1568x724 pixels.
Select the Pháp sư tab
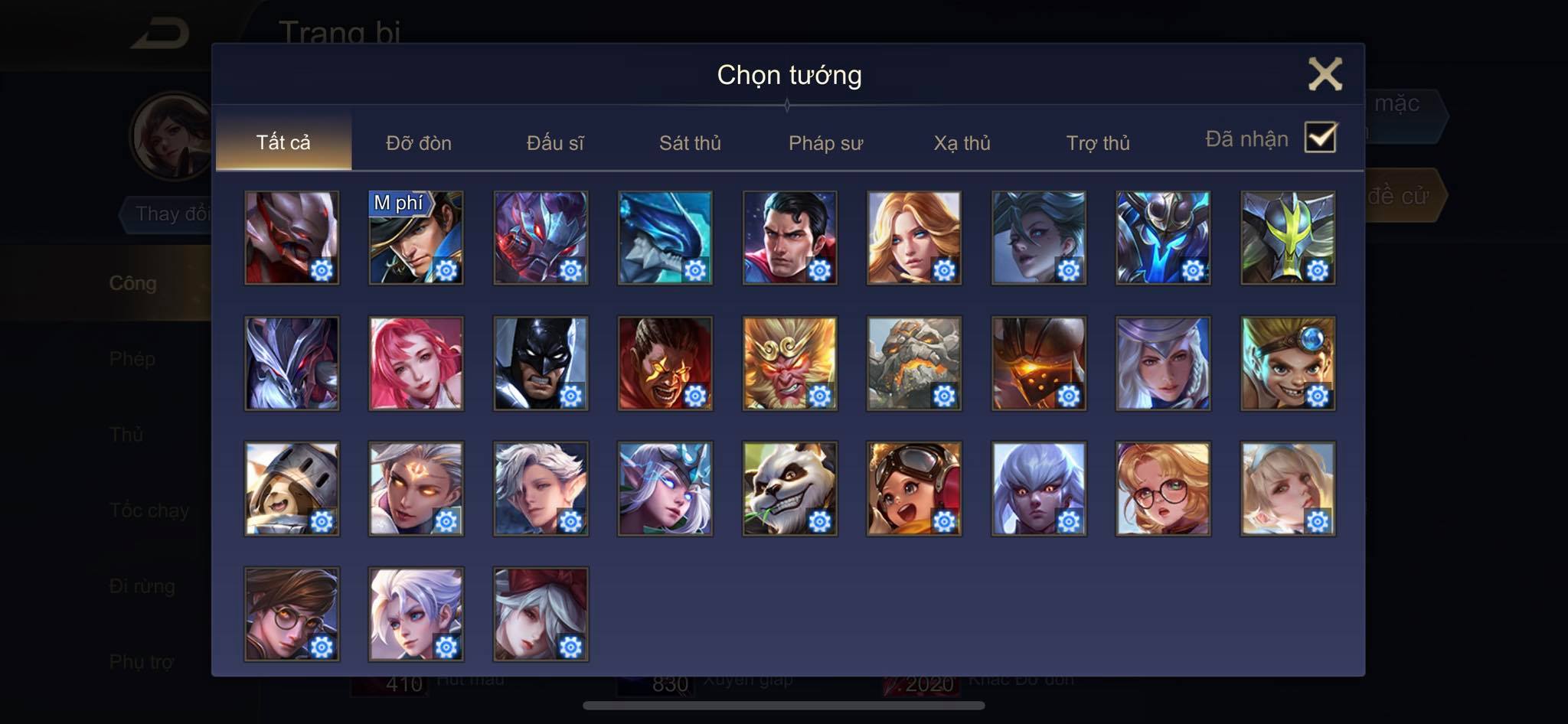[x=825, y=143]
